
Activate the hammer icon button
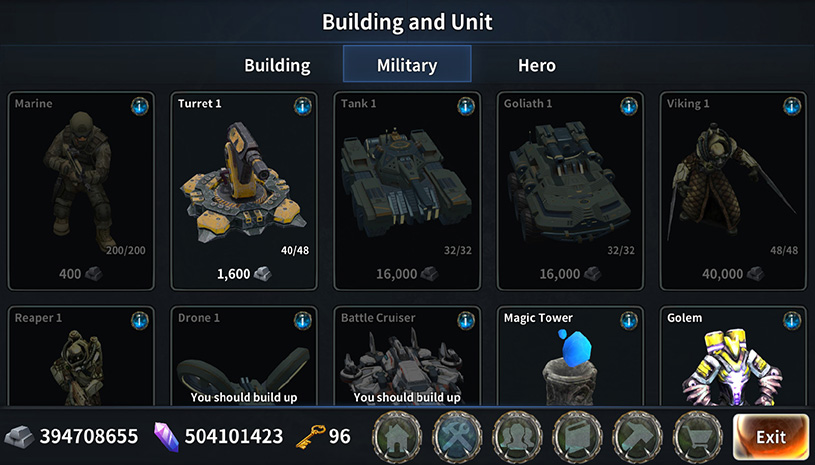639,436
